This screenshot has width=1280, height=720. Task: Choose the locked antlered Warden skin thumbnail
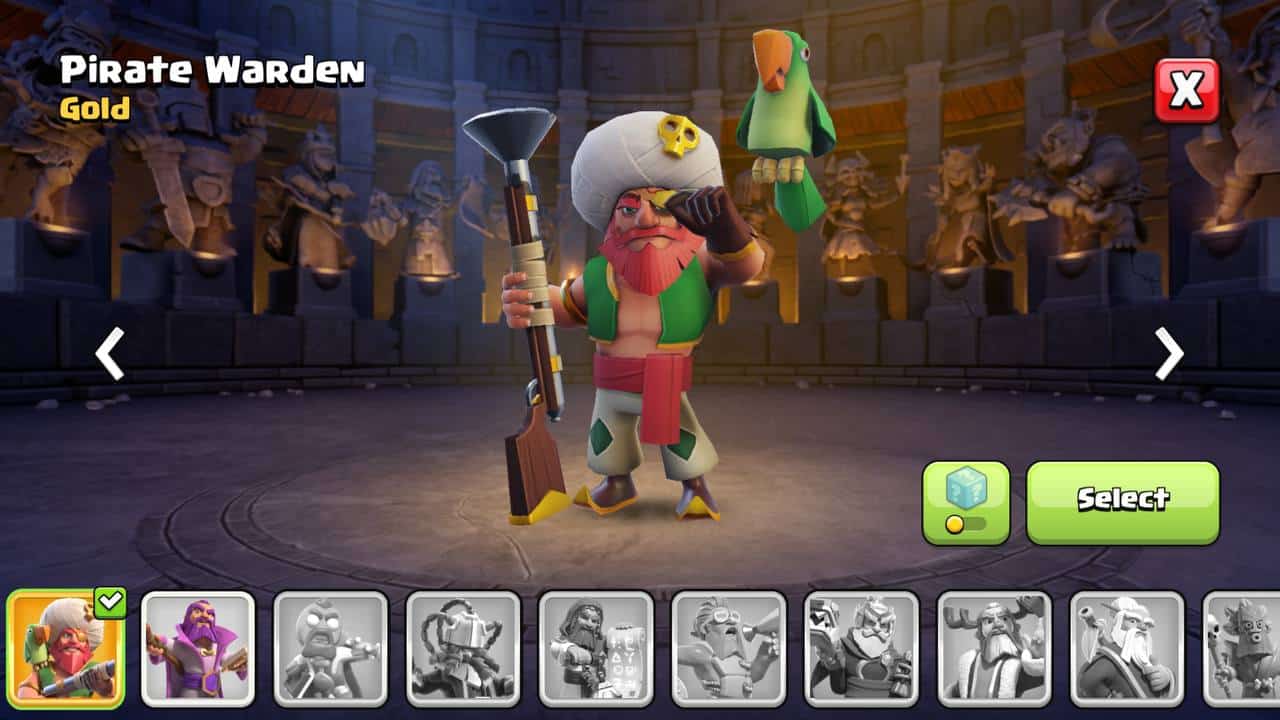pos(994,648)
